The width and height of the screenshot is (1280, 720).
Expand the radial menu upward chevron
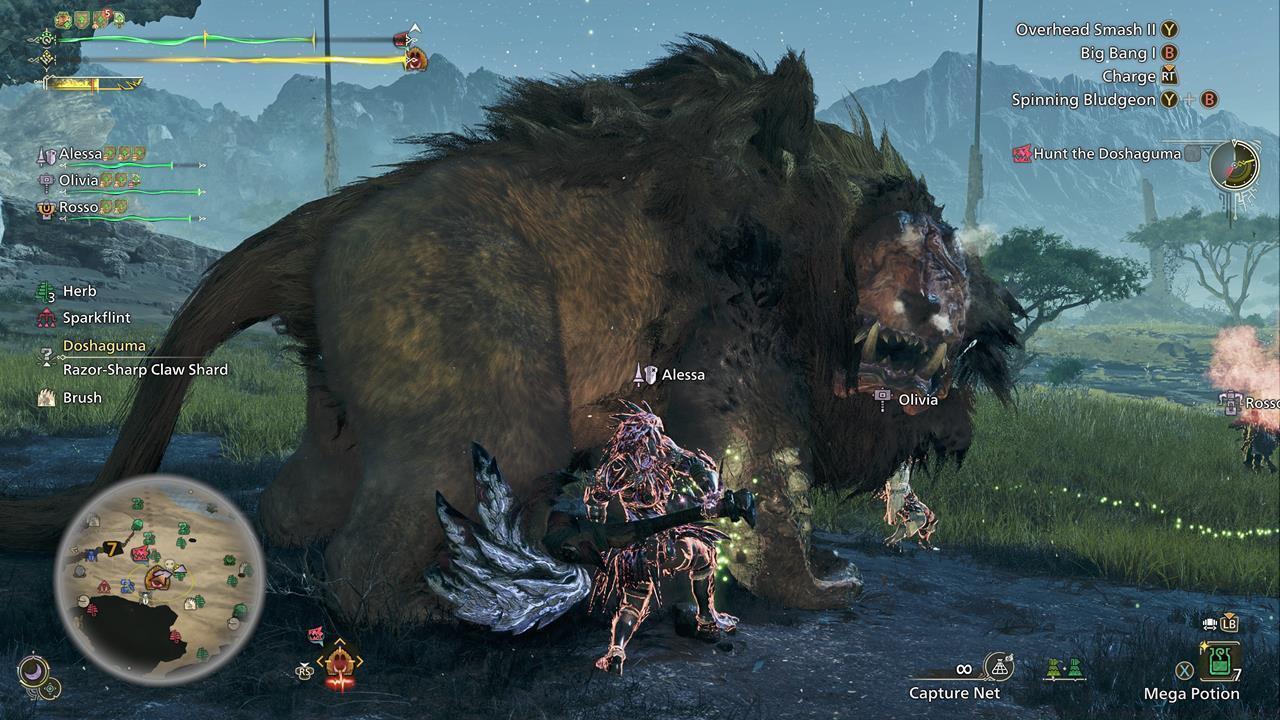pos(340,642)
